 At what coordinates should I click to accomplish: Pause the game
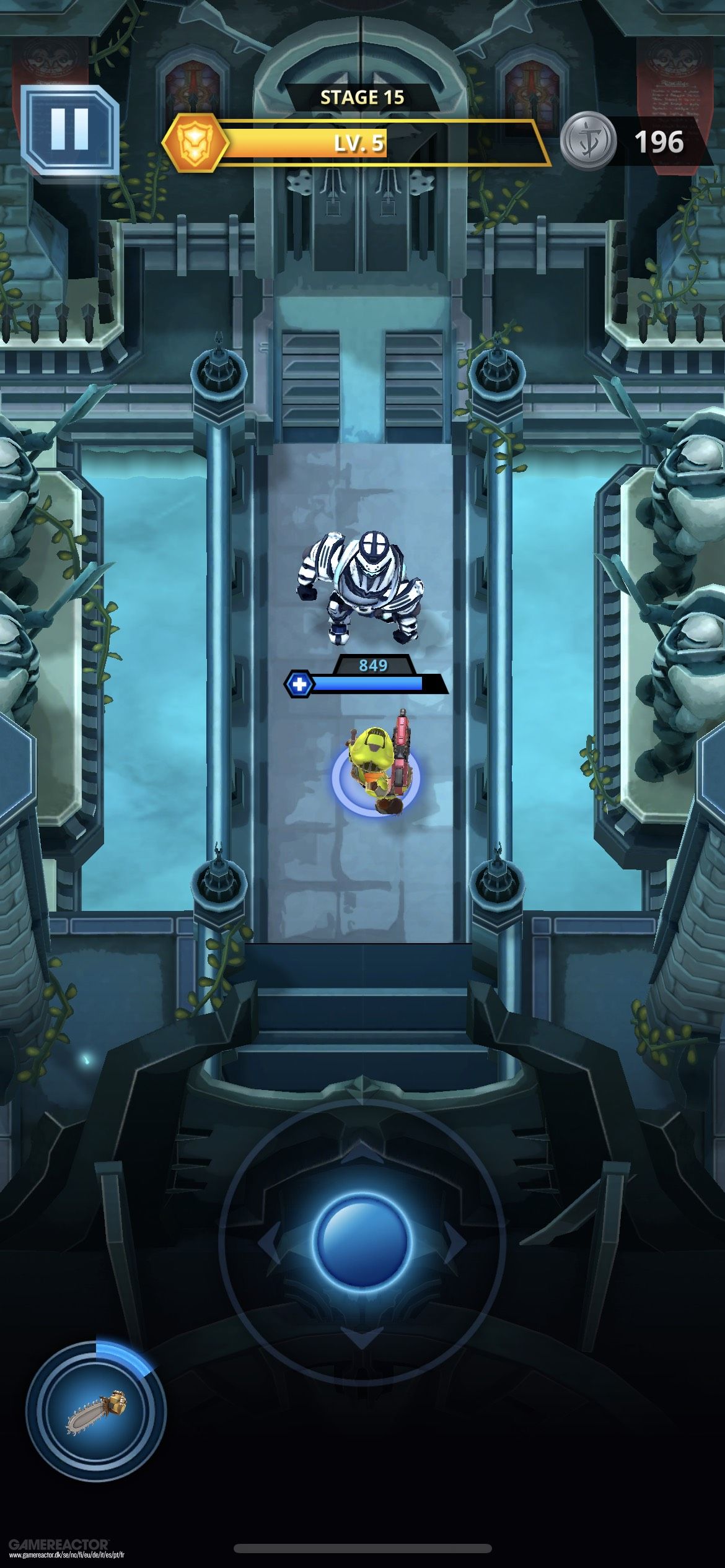click(69, 130)
